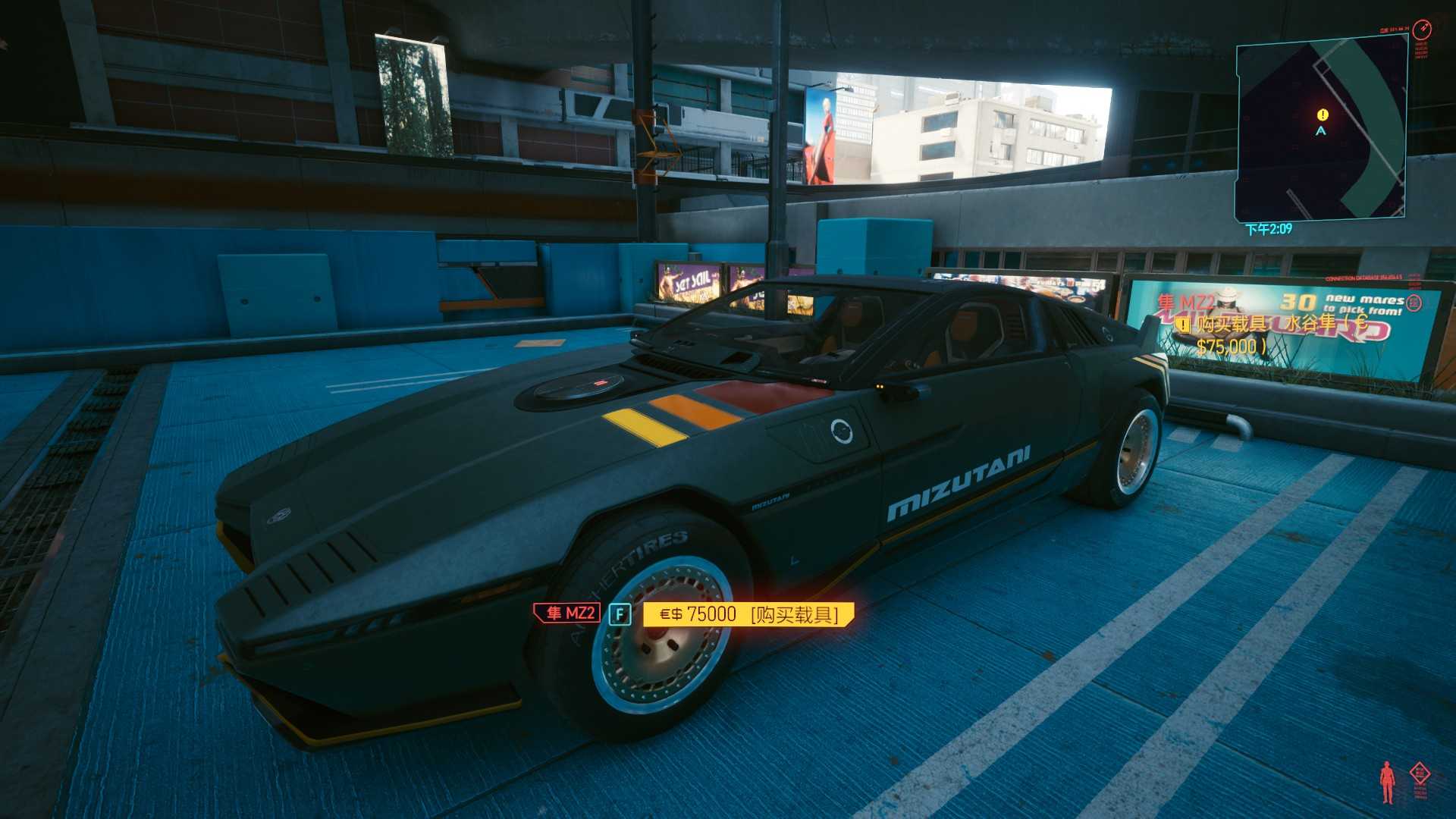
Task: Select the yellow quest marker on the minimap
Action: 1323,115
